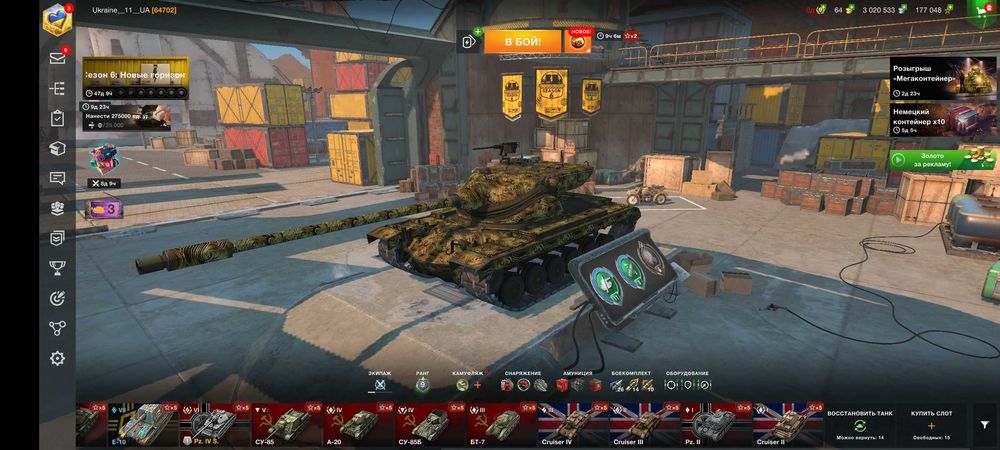Open the player profile avatar badge
Screen dimensions: 1000x450
coord(56,20)
